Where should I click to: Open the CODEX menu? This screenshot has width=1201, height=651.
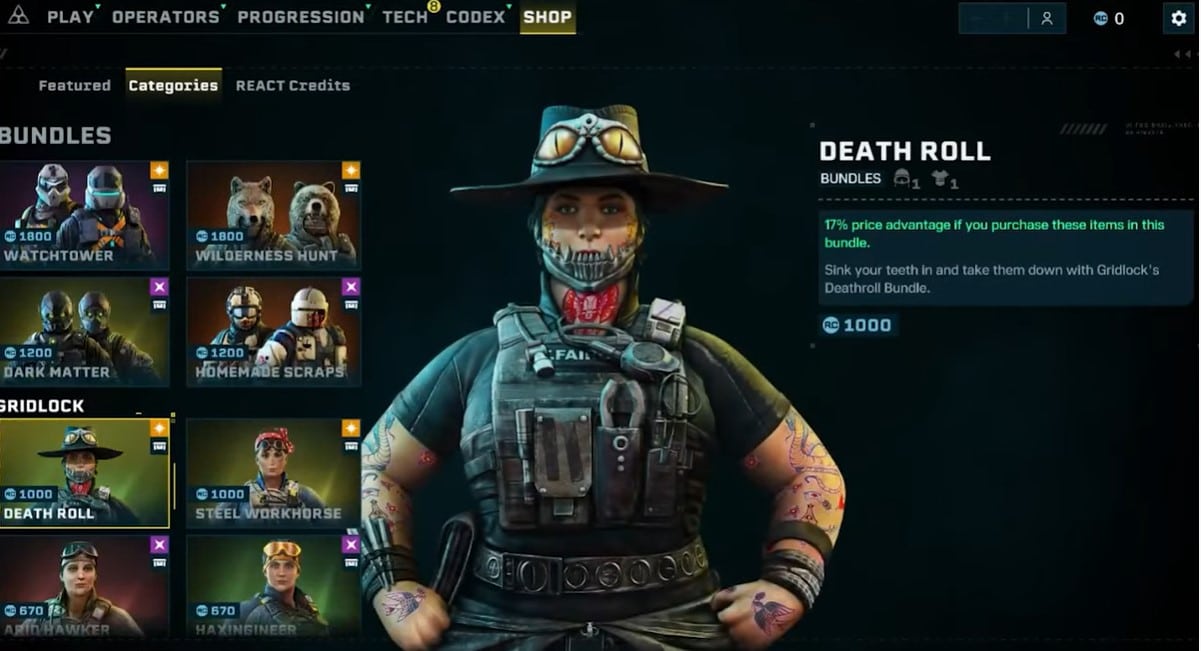click(475, 17)
